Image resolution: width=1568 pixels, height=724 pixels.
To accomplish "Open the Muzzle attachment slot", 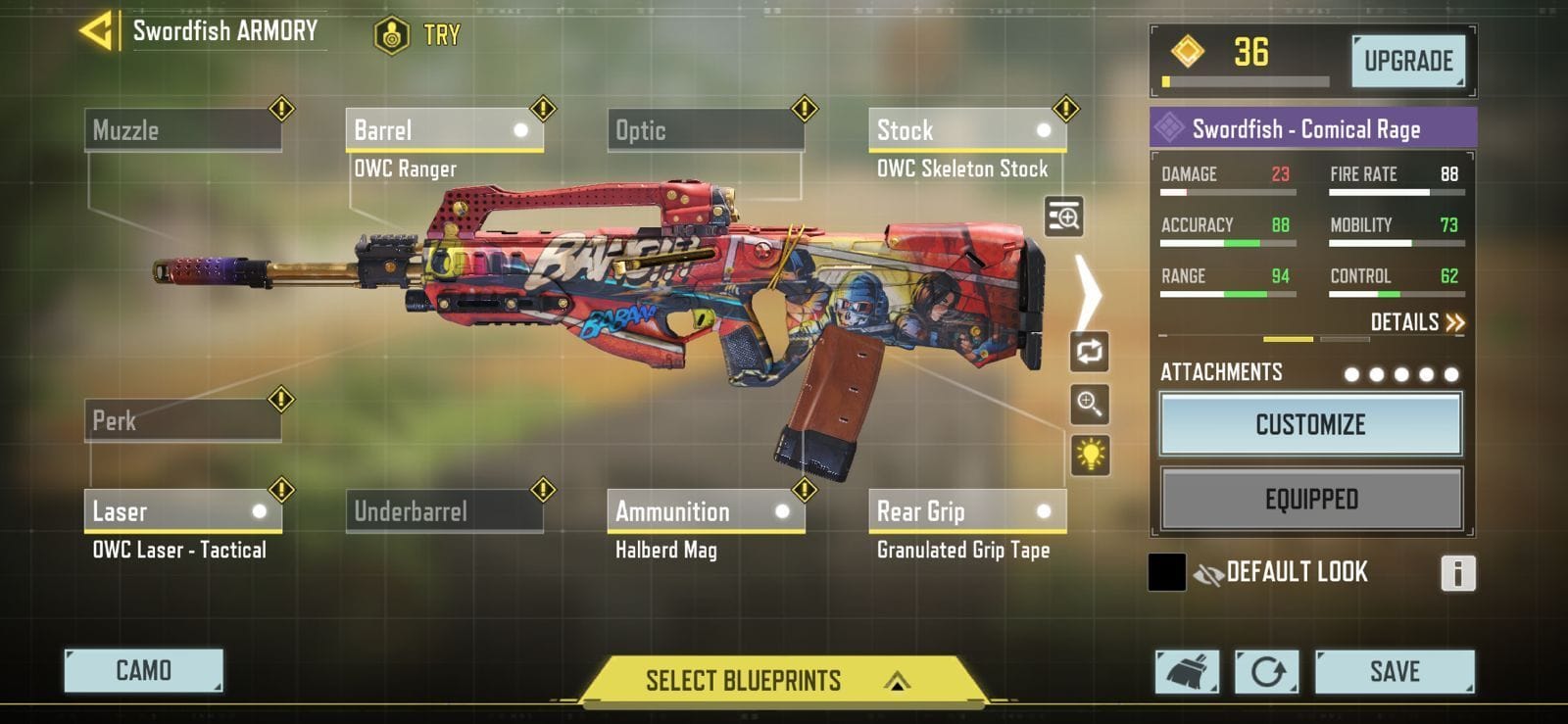I will [x=182, y=129].
